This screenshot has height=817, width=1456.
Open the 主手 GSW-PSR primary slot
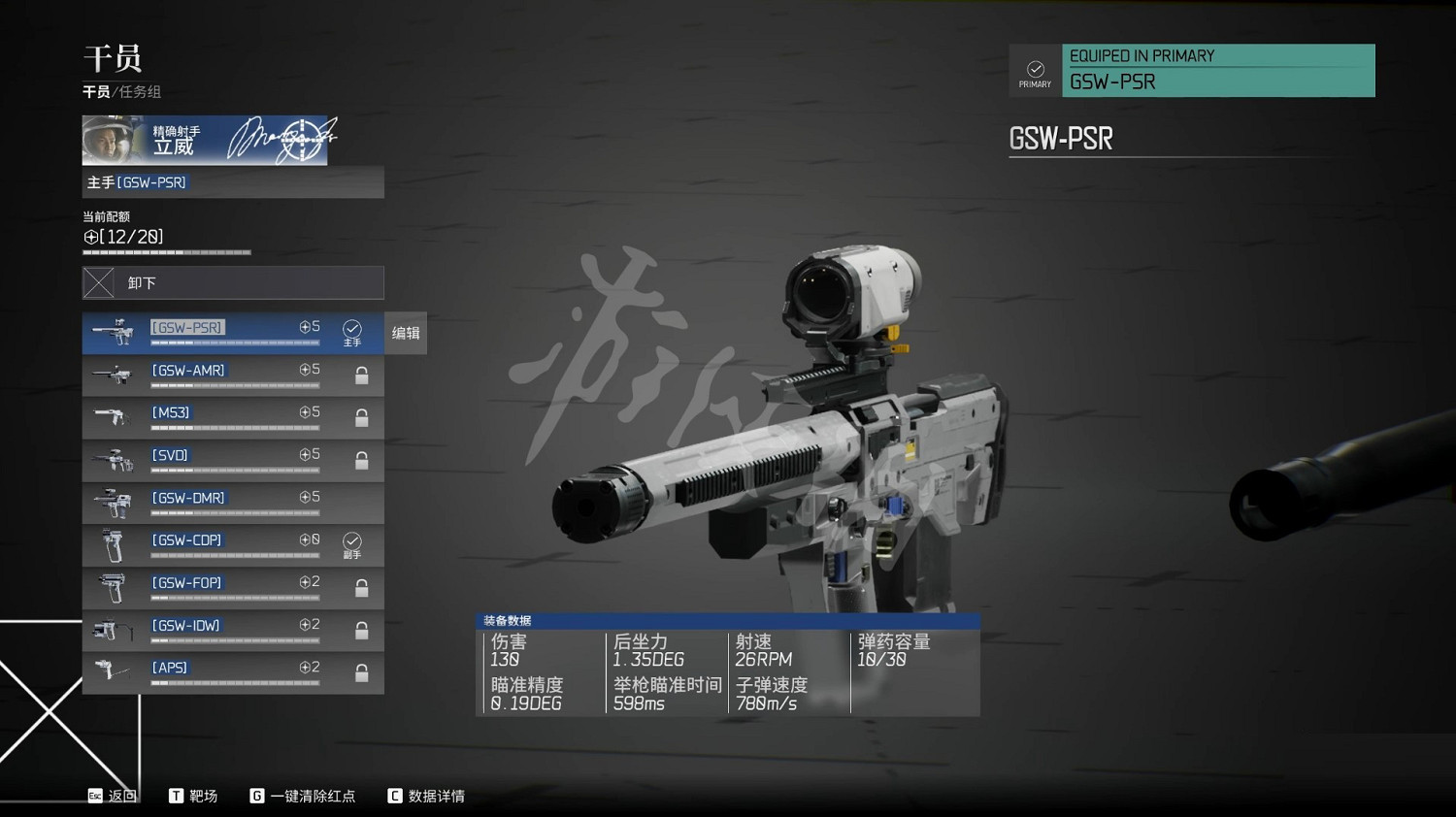233,182
